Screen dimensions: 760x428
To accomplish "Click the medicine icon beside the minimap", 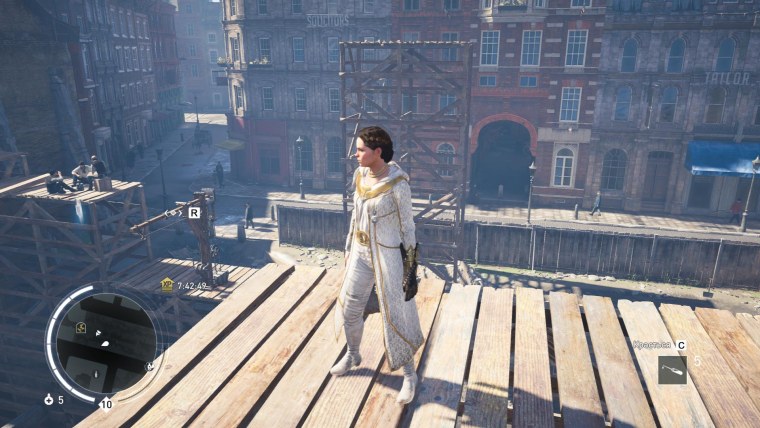I will [48, 399].
